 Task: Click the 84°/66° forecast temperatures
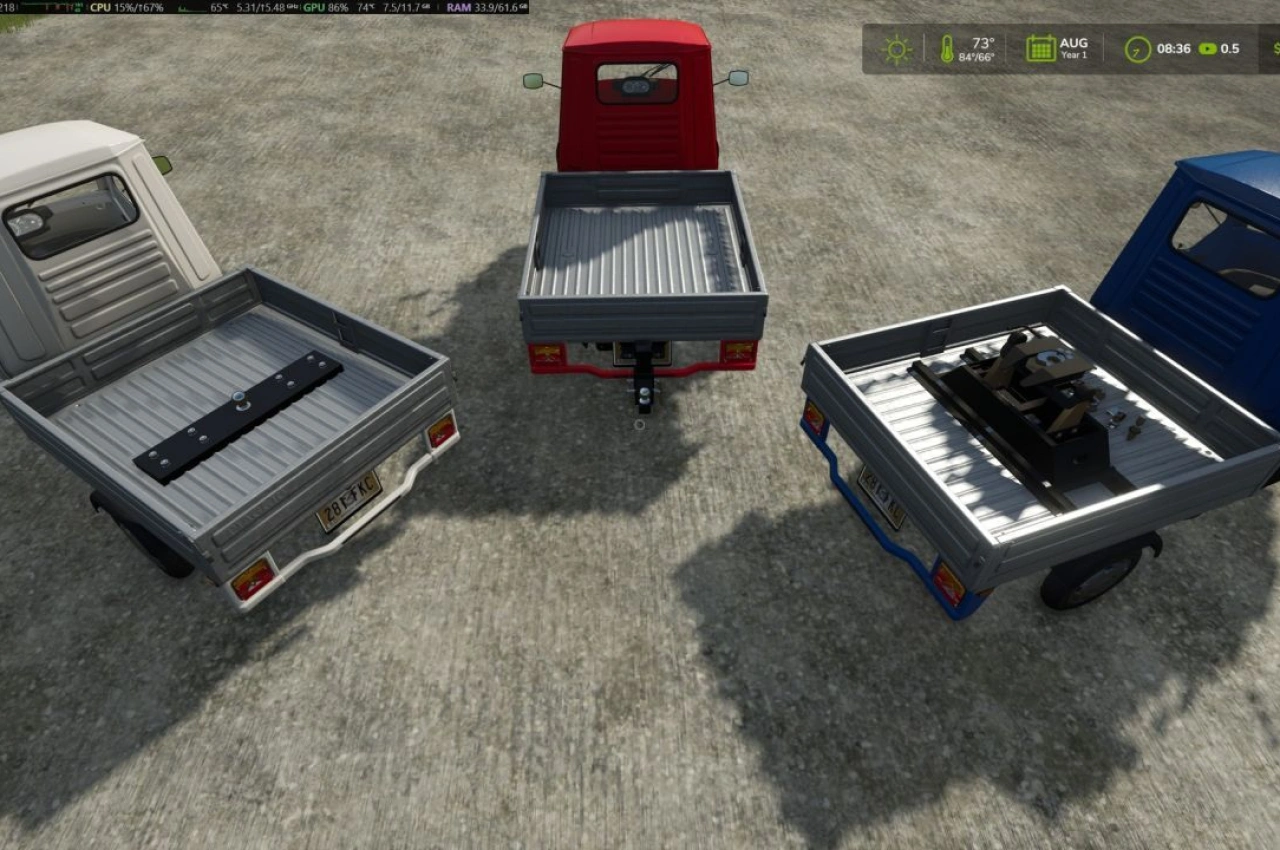[x=975, y=54]
